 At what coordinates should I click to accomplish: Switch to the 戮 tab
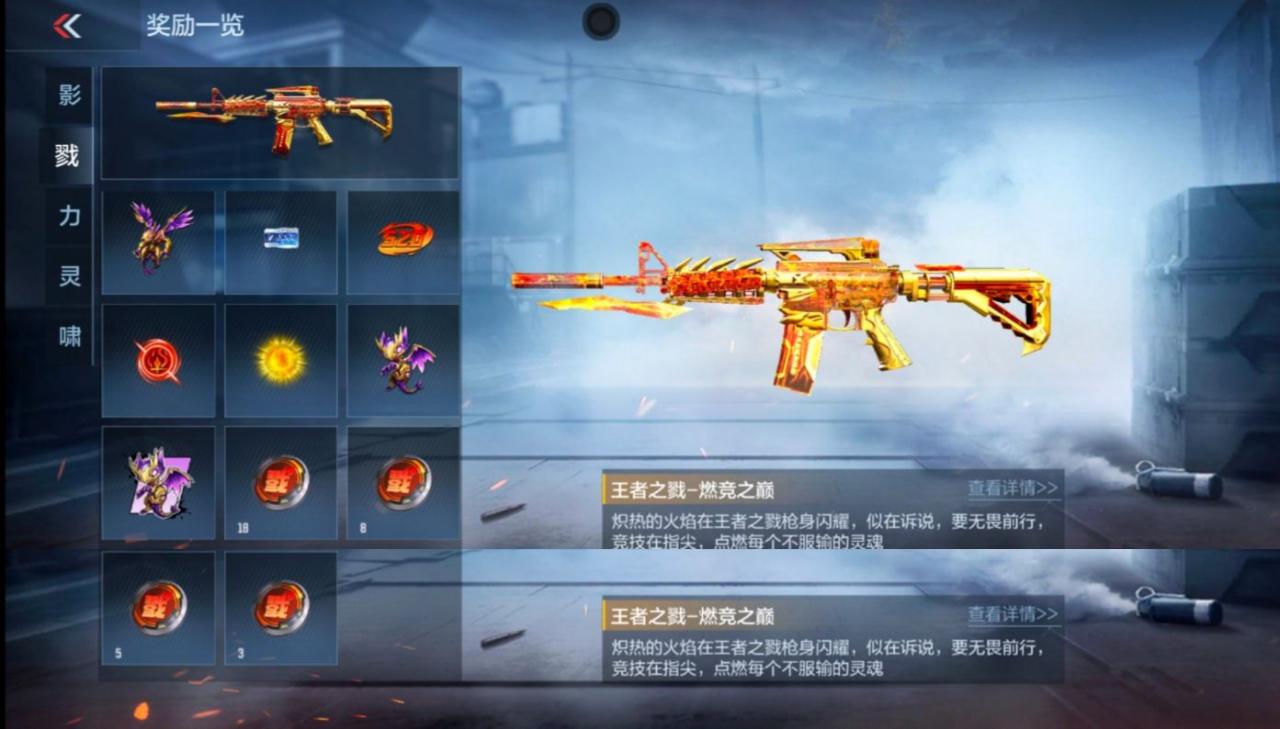tap(66, 156)
